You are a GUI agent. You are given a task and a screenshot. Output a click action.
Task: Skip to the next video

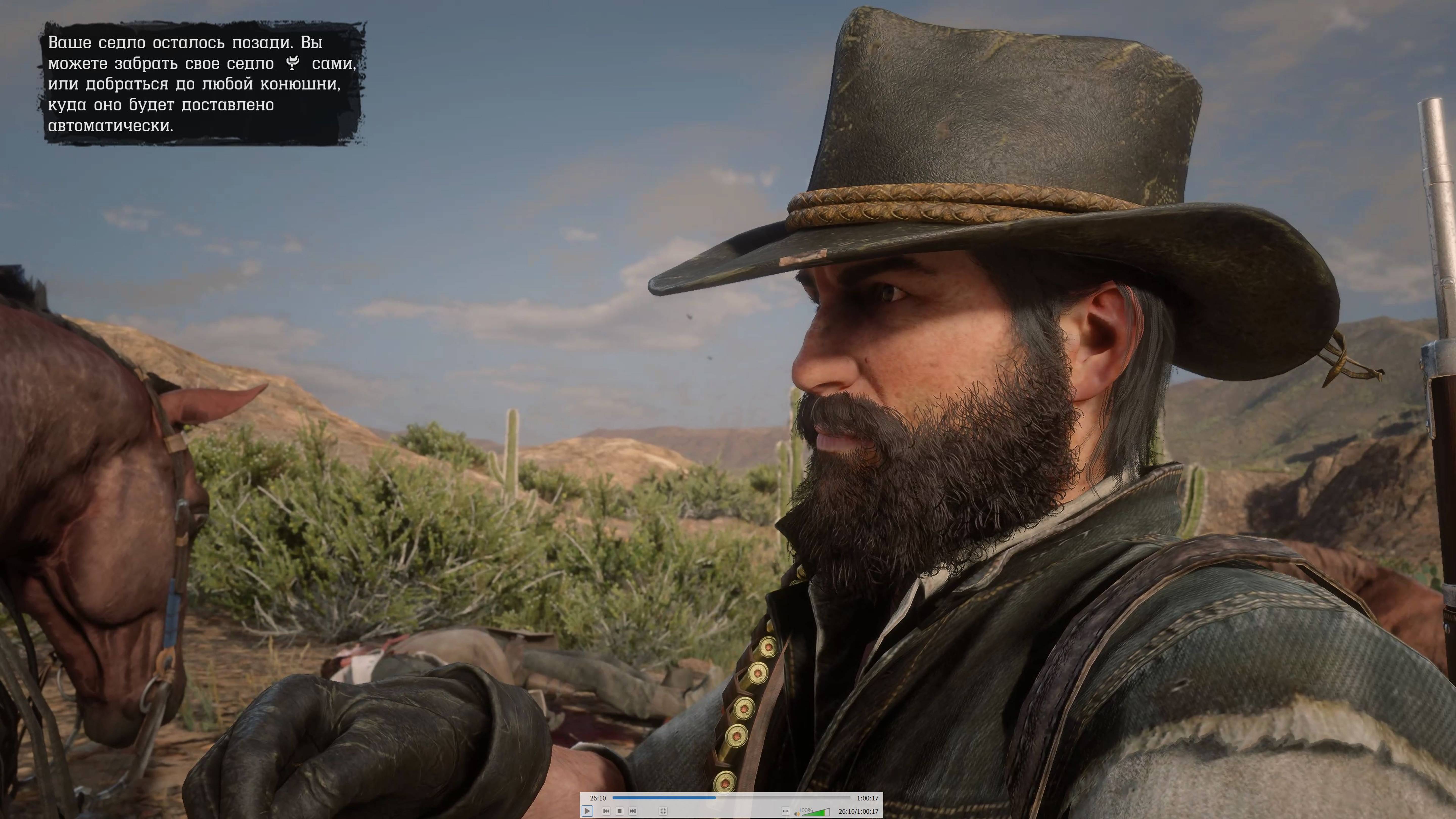pyautogui.click(x=633, y=811)
